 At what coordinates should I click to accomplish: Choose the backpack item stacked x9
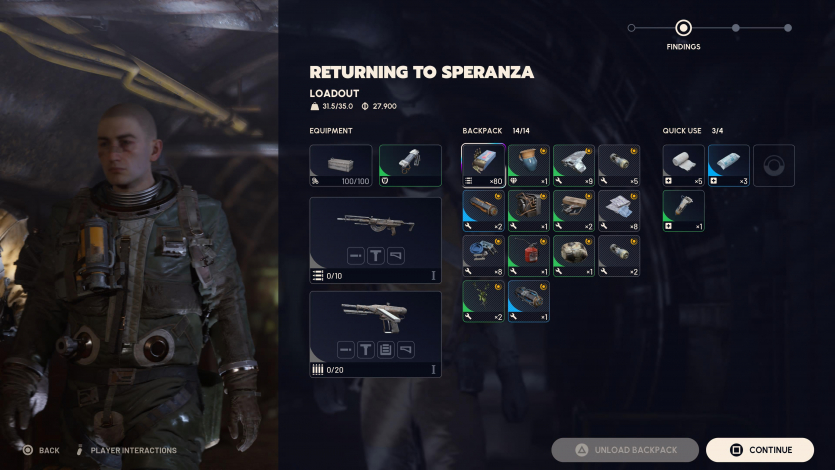(x=573, y=165)
